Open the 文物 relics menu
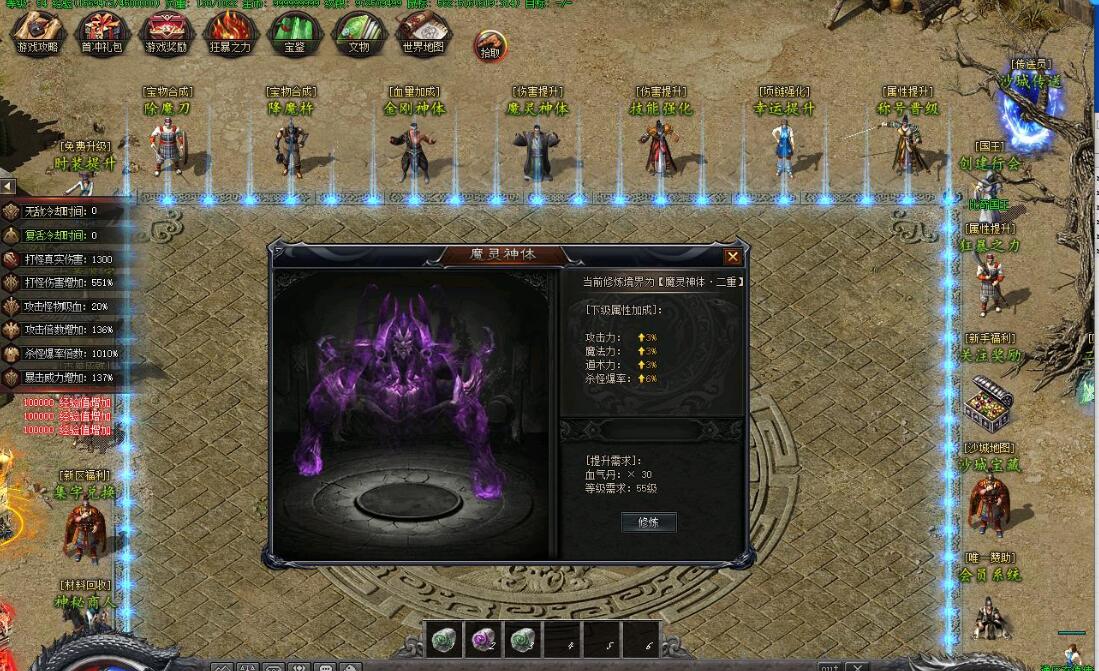The height and width of the screenshot is (671, 1099). tap(358, 33)
